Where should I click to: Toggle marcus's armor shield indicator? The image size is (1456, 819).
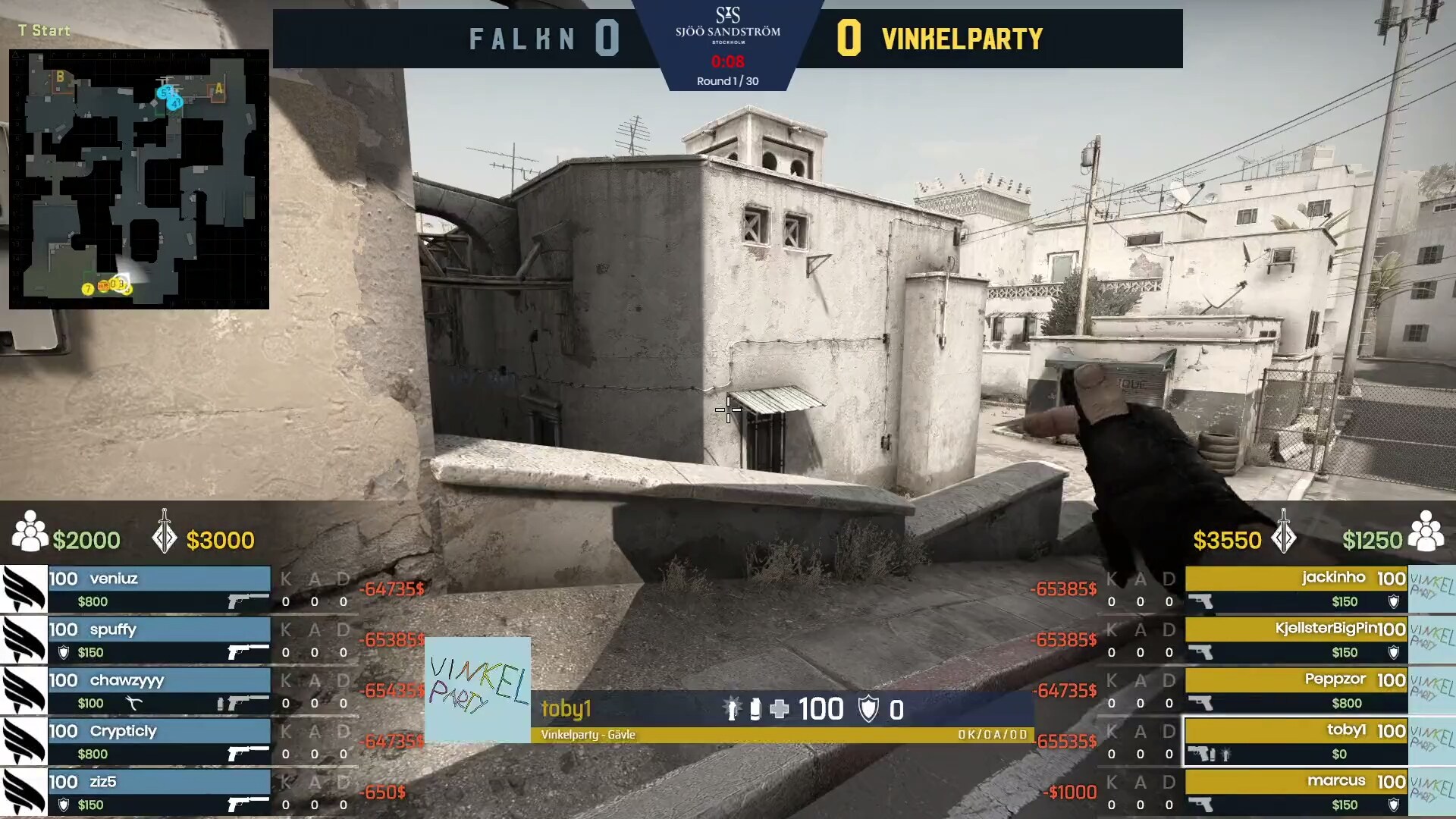click(1394, 804)
